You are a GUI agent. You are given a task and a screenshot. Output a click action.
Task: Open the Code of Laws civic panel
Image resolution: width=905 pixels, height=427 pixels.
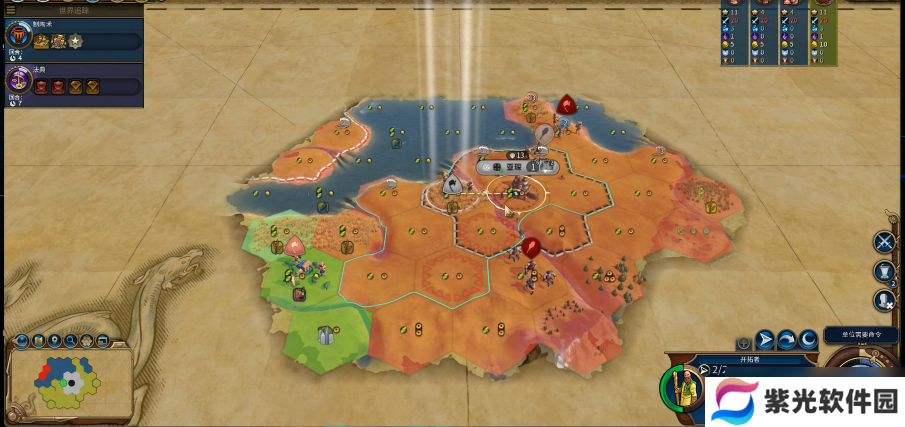coord(18,81)
